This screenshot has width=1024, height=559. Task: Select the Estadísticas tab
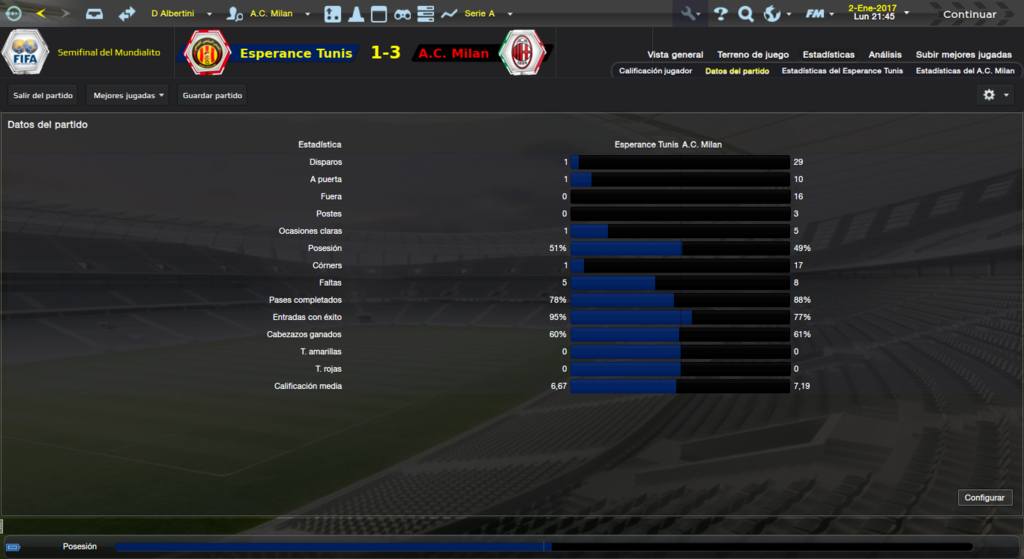click(x=828, y=55)
